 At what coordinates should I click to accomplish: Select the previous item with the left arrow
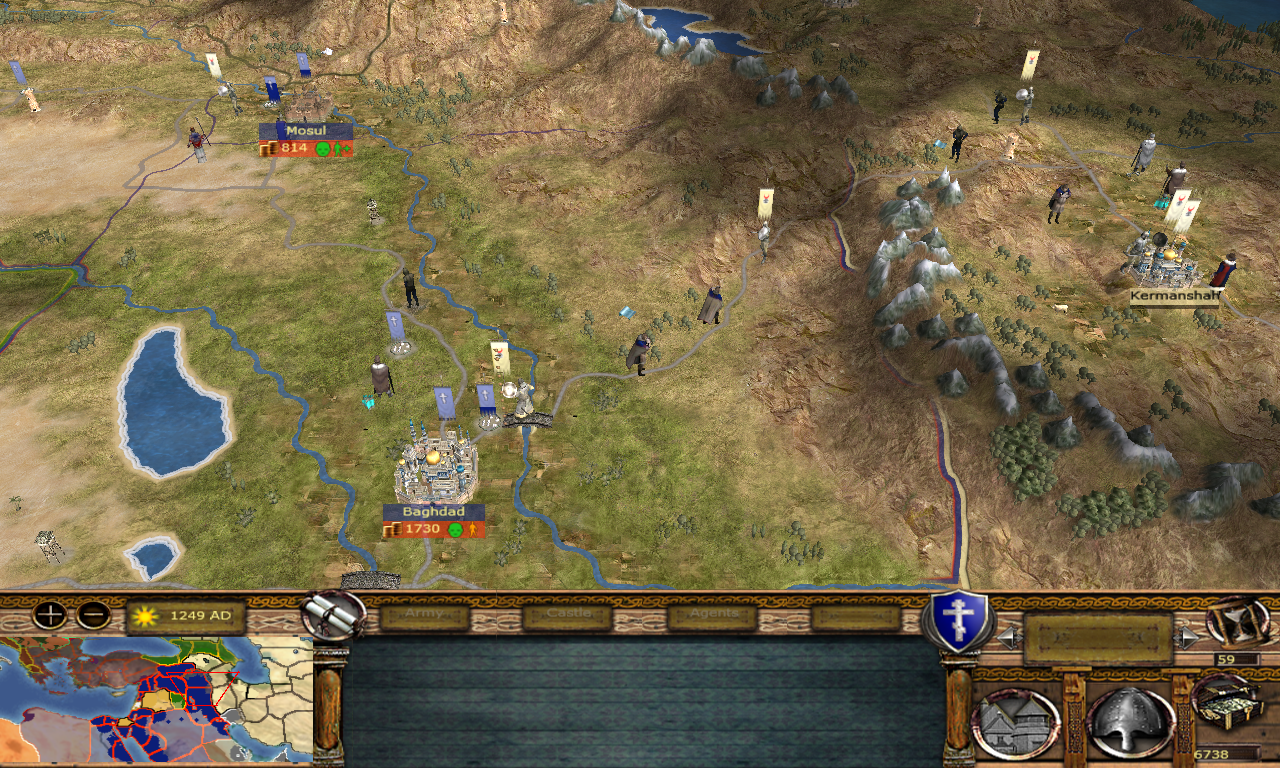click(x=1009, y=638)
